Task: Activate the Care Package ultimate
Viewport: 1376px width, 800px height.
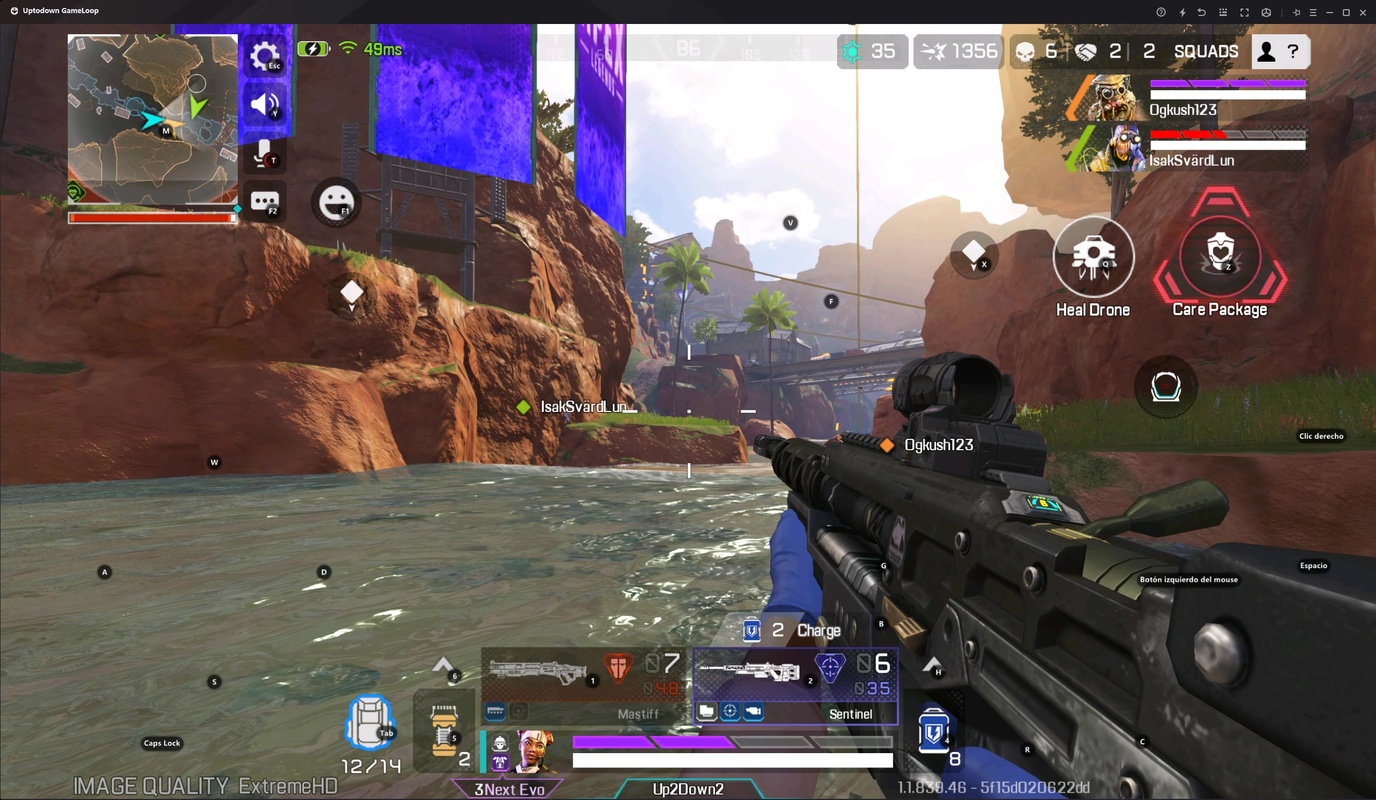Action: (x=1219, y=255)
